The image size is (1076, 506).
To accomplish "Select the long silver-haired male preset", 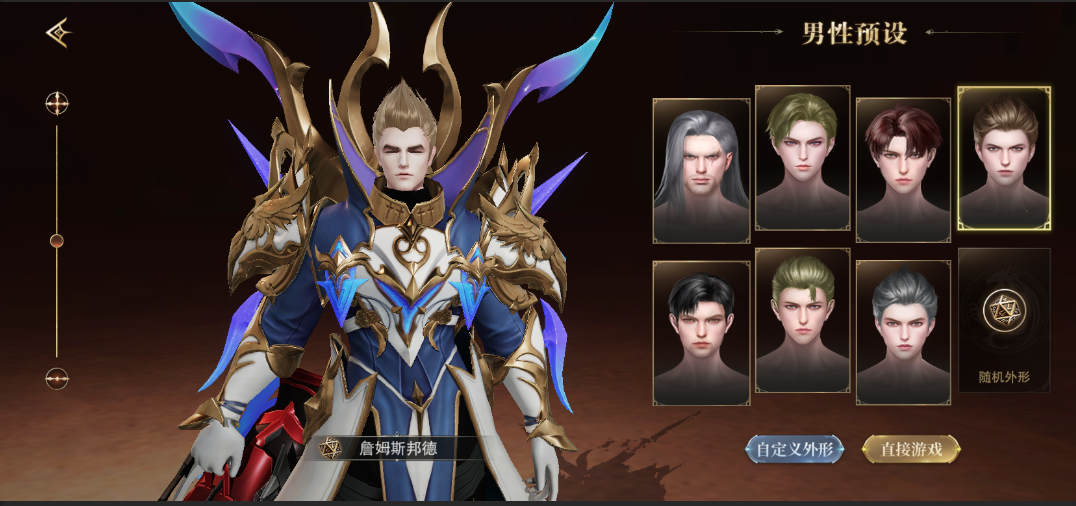I will (x=701, y=170).
